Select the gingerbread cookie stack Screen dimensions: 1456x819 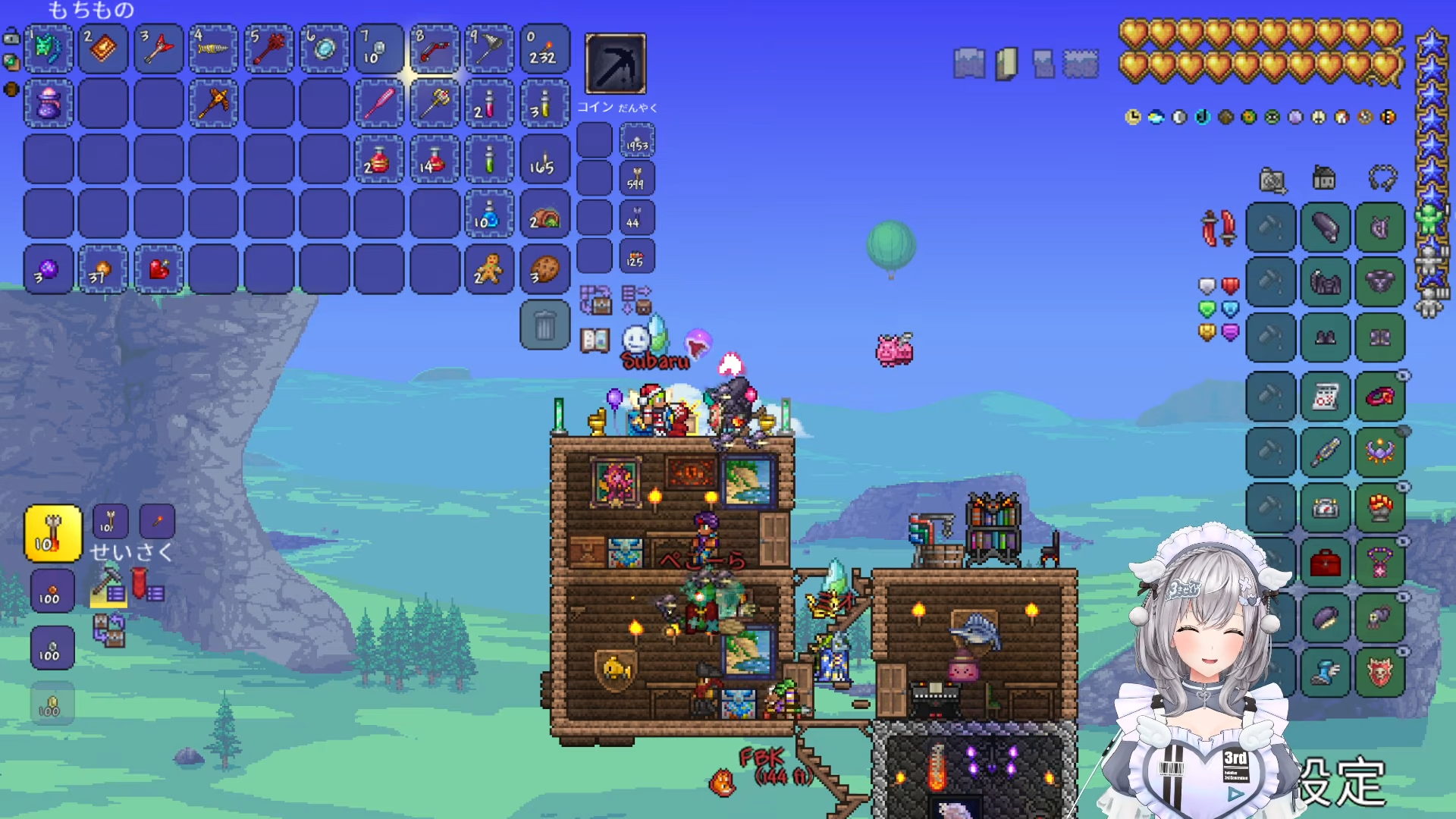click(x=489, y=269)
